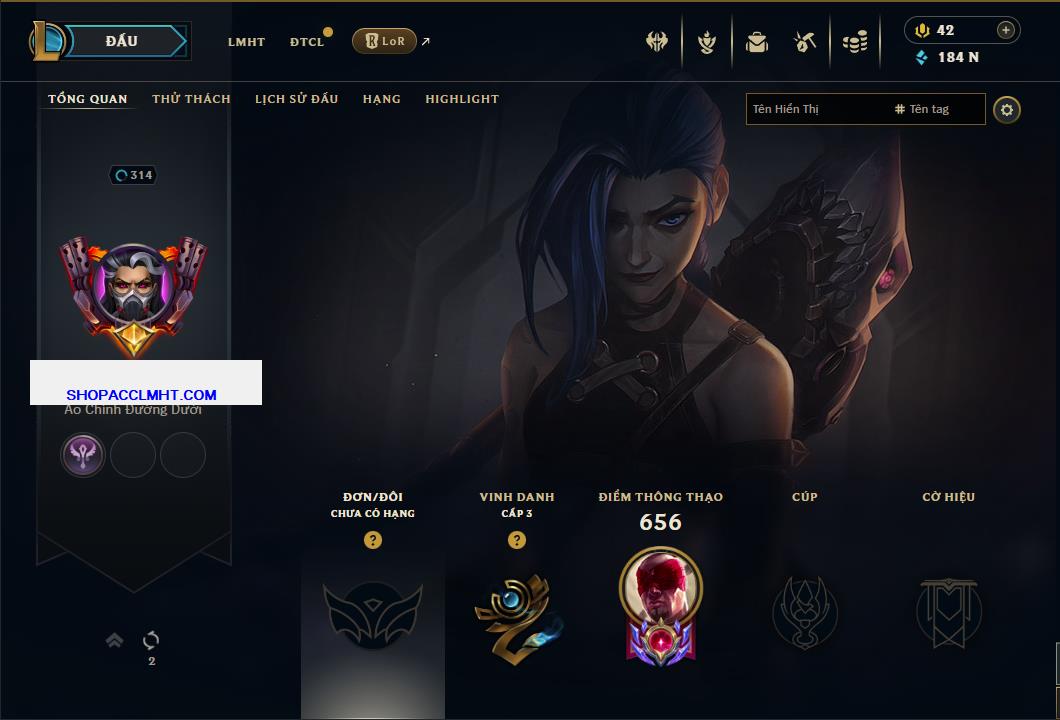Switch to the THỬ THÁCH tab
The image size is (1060, 720).
pos(191,99)
